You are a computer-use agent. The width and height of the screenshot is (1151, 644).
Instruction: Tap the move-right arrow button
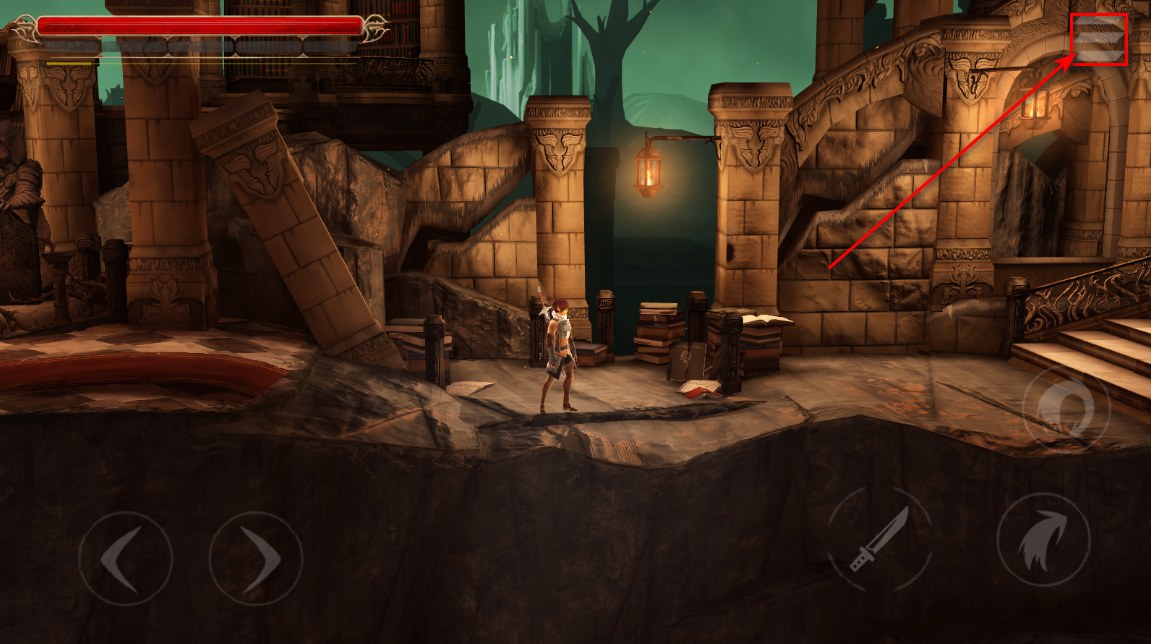click(x=256, y=558)
